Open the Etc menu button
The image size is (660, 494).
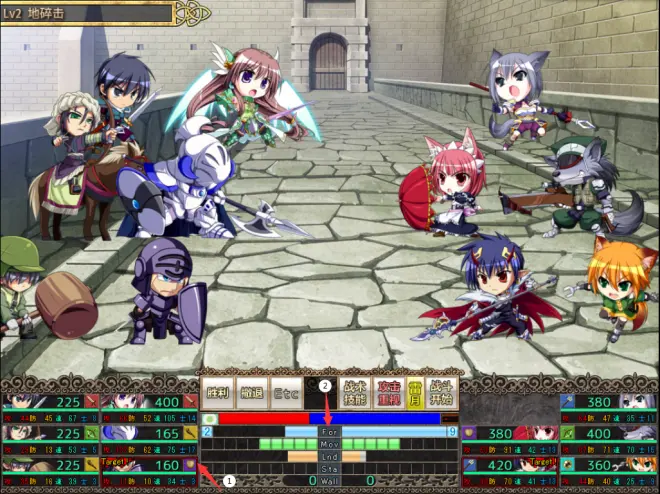click(284, 392)
